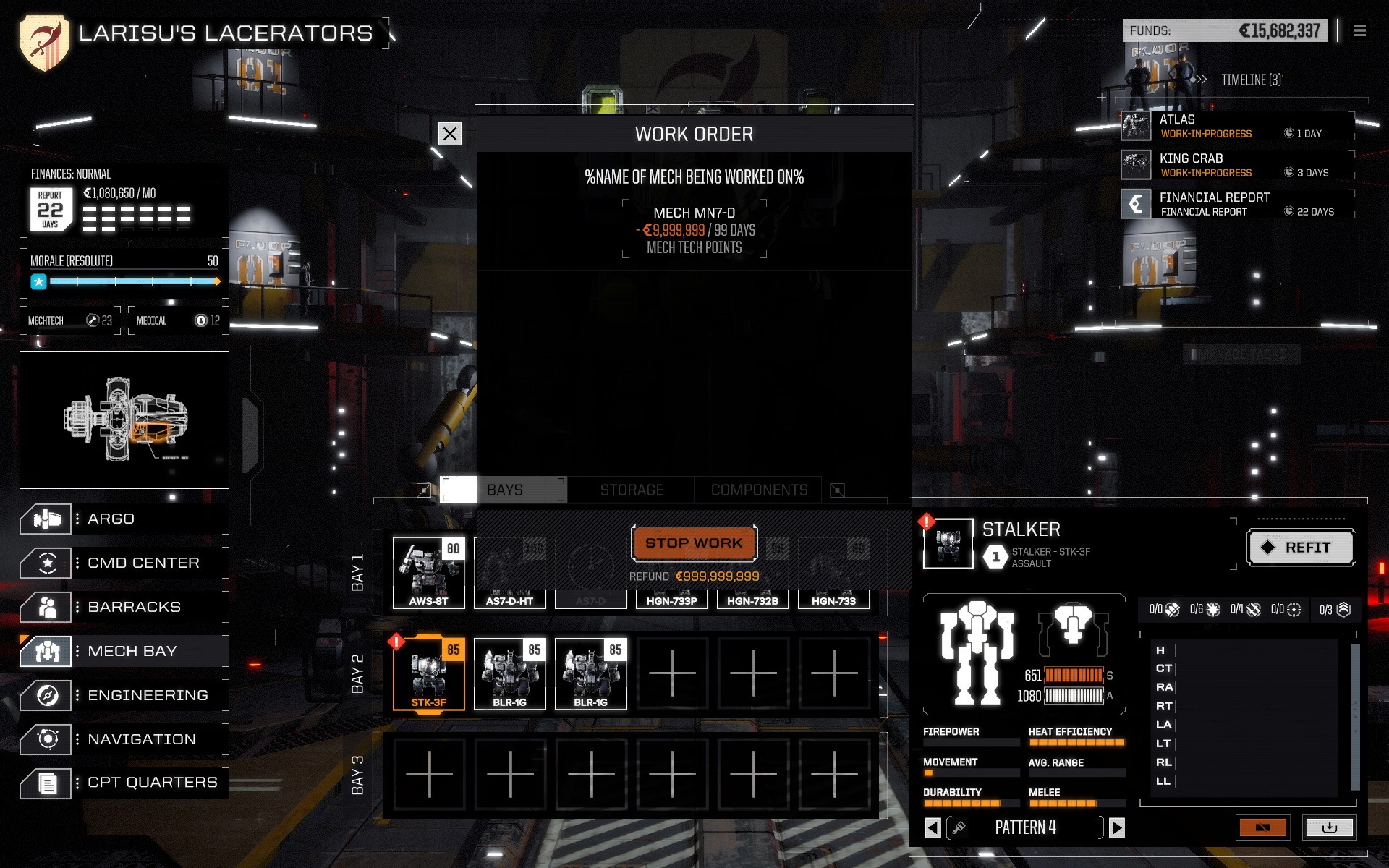Click the paintbrush icon beside Pattern 4
This screenshot has width=1389, height=868.
[957, 827]
